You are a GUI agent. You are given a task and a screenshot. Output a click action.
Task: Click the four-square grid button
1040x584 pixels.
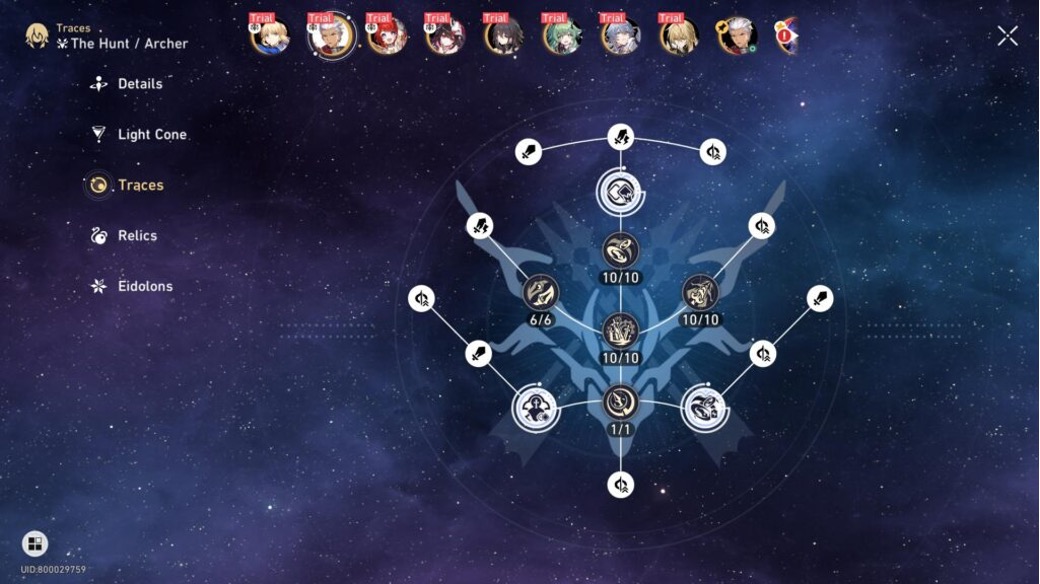click(x=35, y=543)
